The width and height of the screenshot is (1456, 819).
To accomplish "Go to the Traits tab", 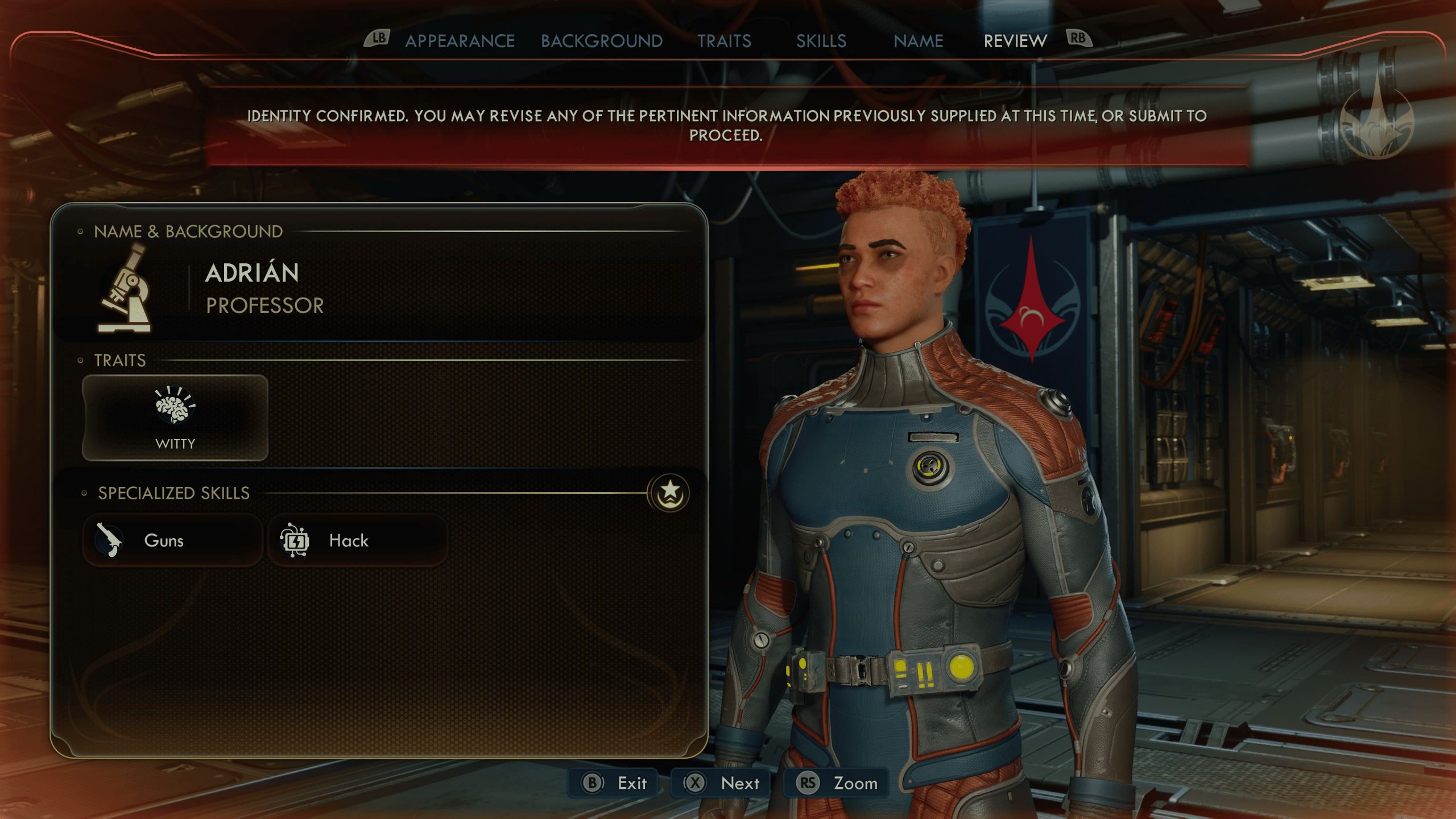I will click(x=724, y=41).
